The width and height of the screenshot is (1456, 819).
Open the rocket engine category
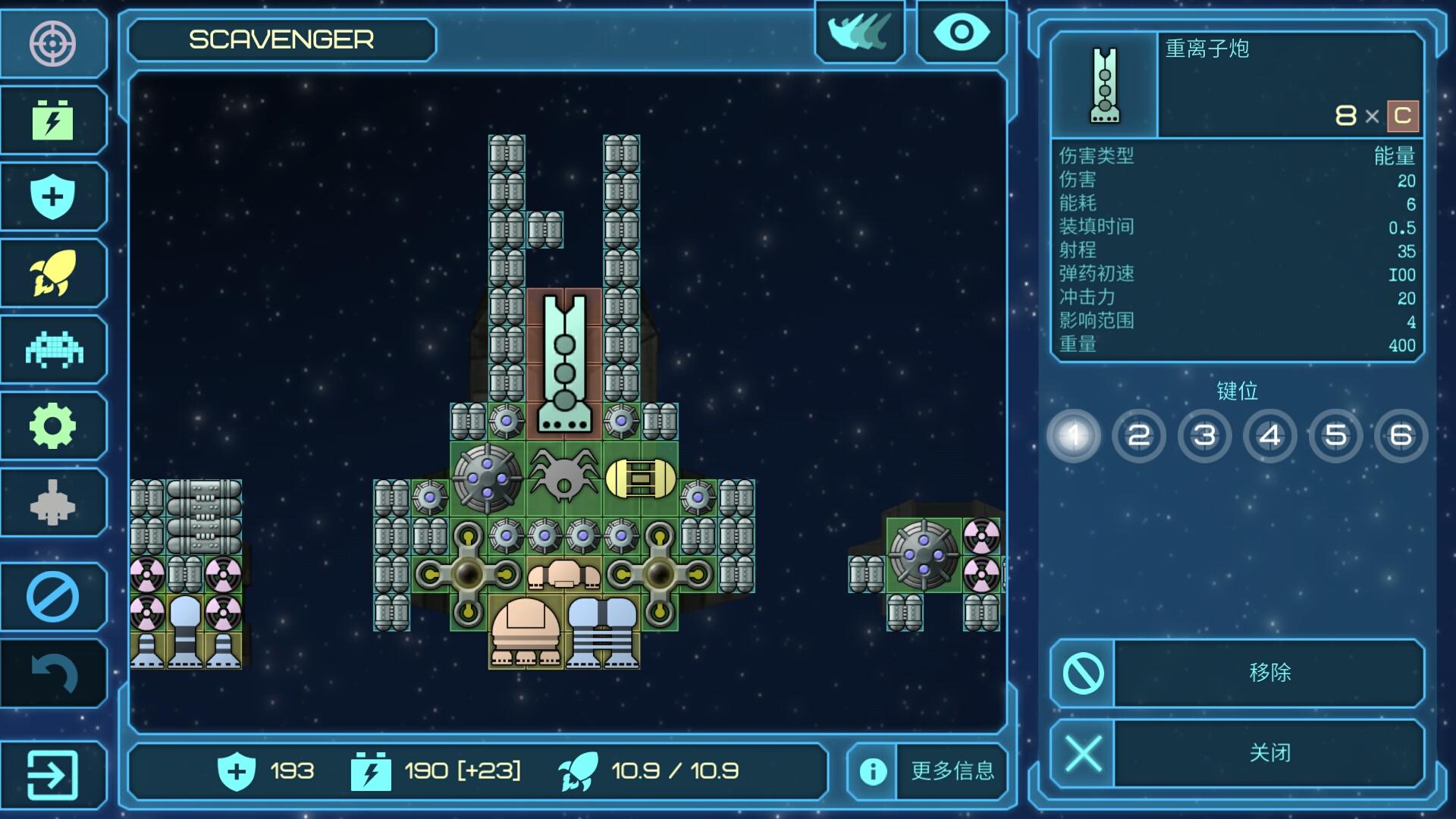click(x=52, y=273)
